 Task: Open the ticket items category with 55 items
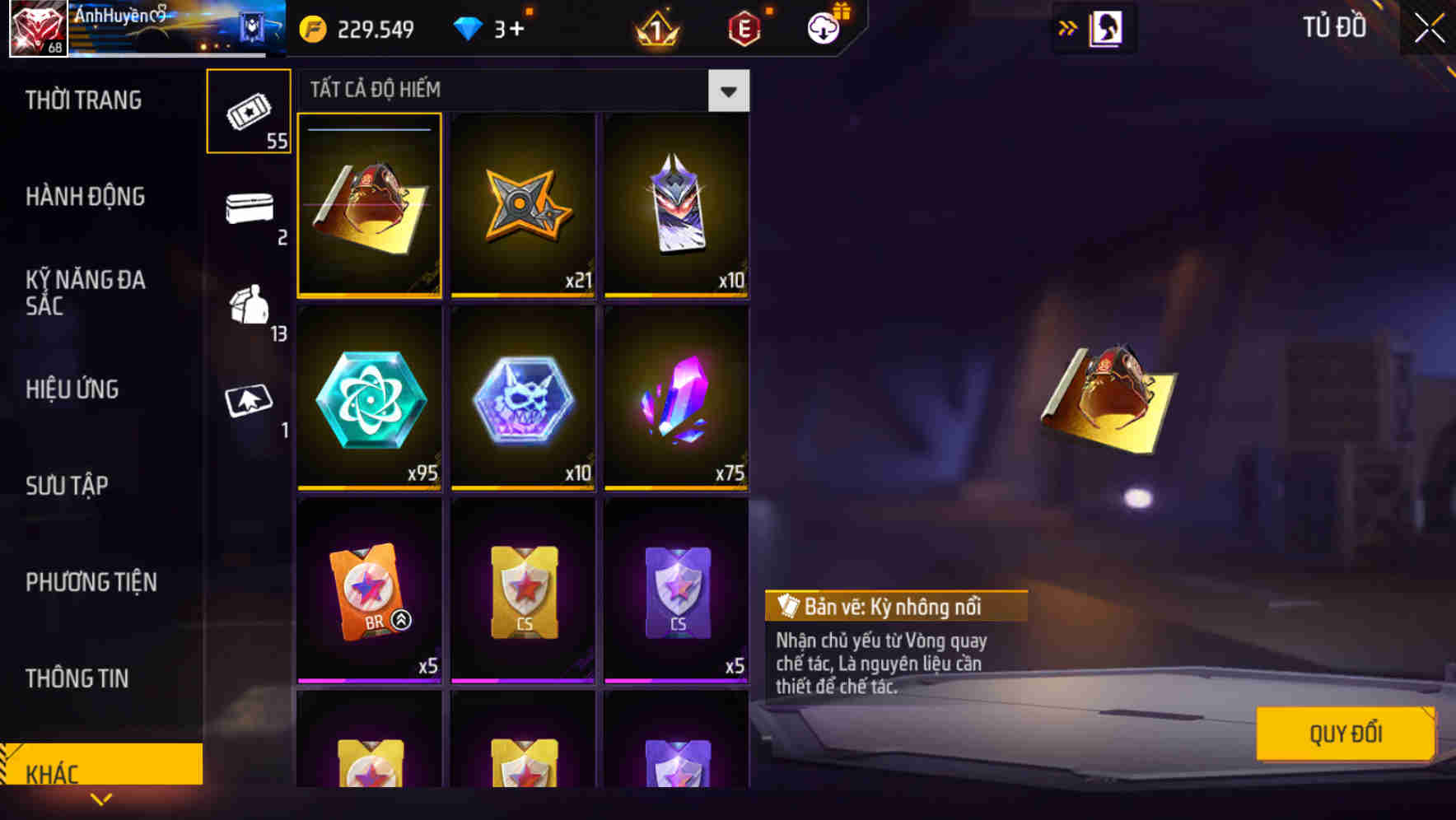coord(248,111)
